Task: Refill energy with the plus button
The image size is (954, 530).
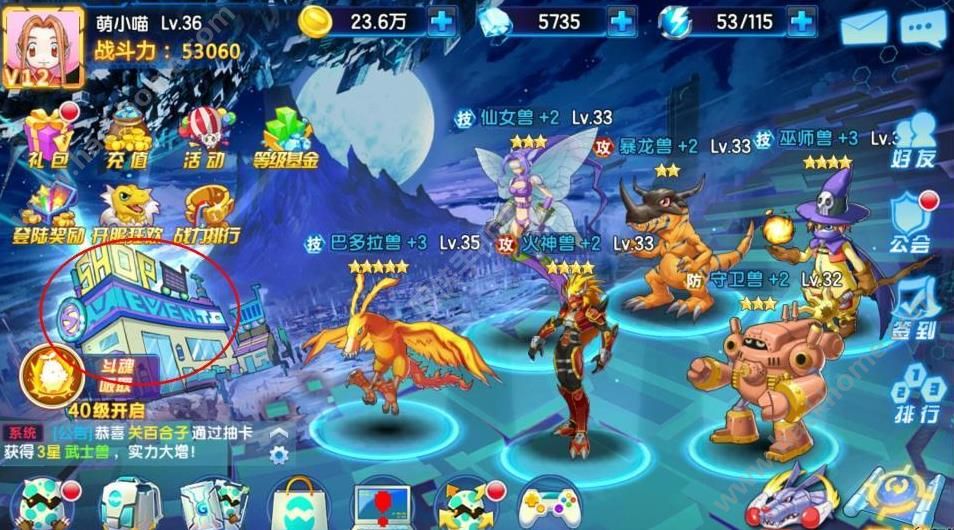Action: click(x=800, y=20)
